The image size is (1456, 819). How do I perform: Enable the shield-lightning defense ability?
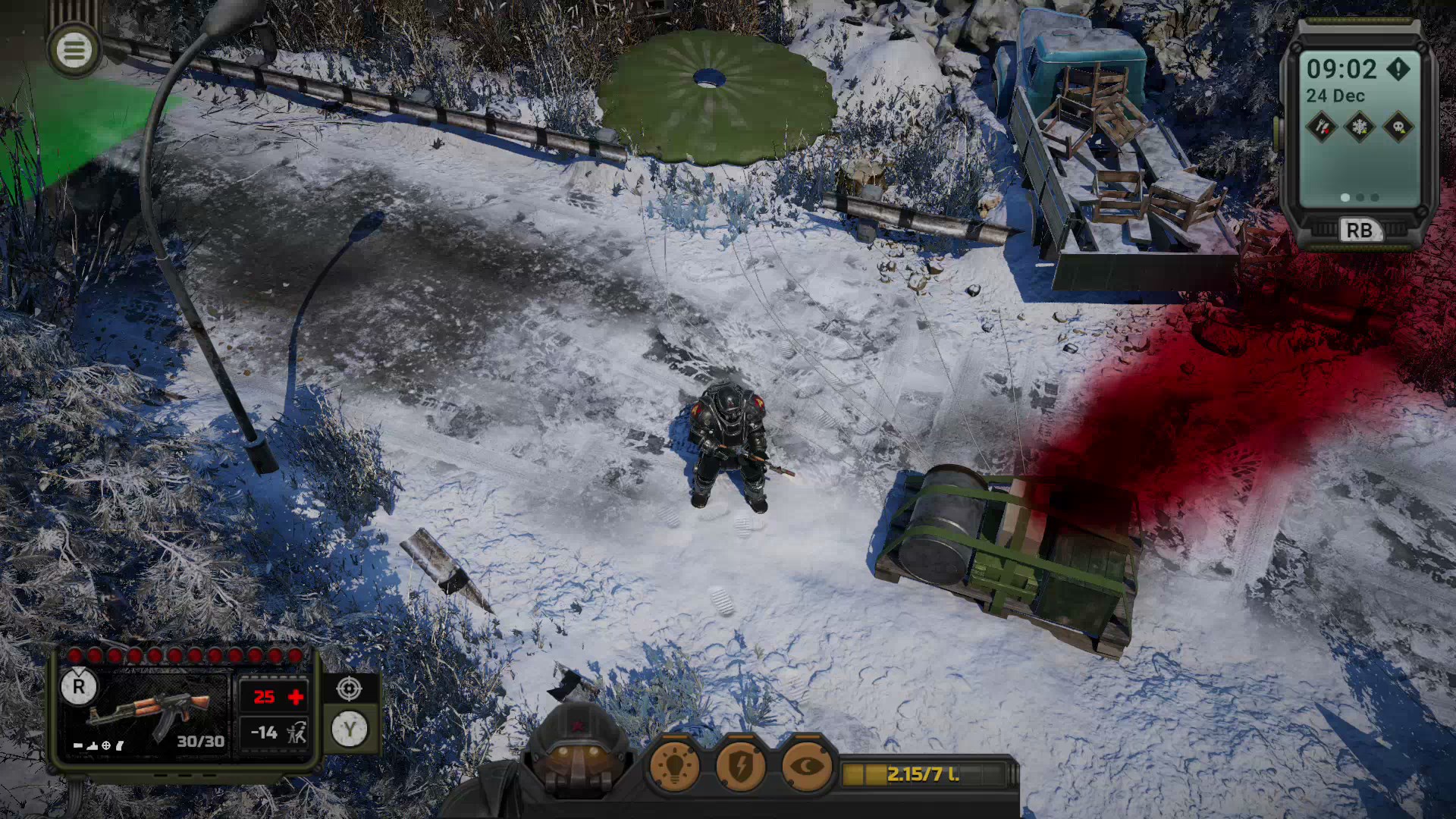[740, 767]
